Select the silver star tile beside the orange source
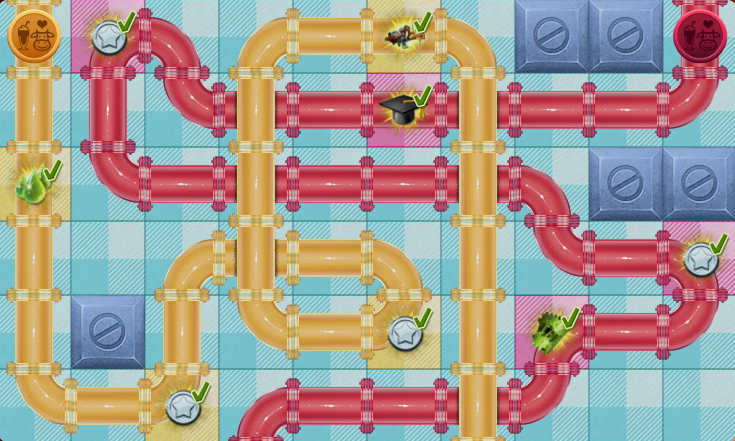The image size is (735, 441). (108, 38)
